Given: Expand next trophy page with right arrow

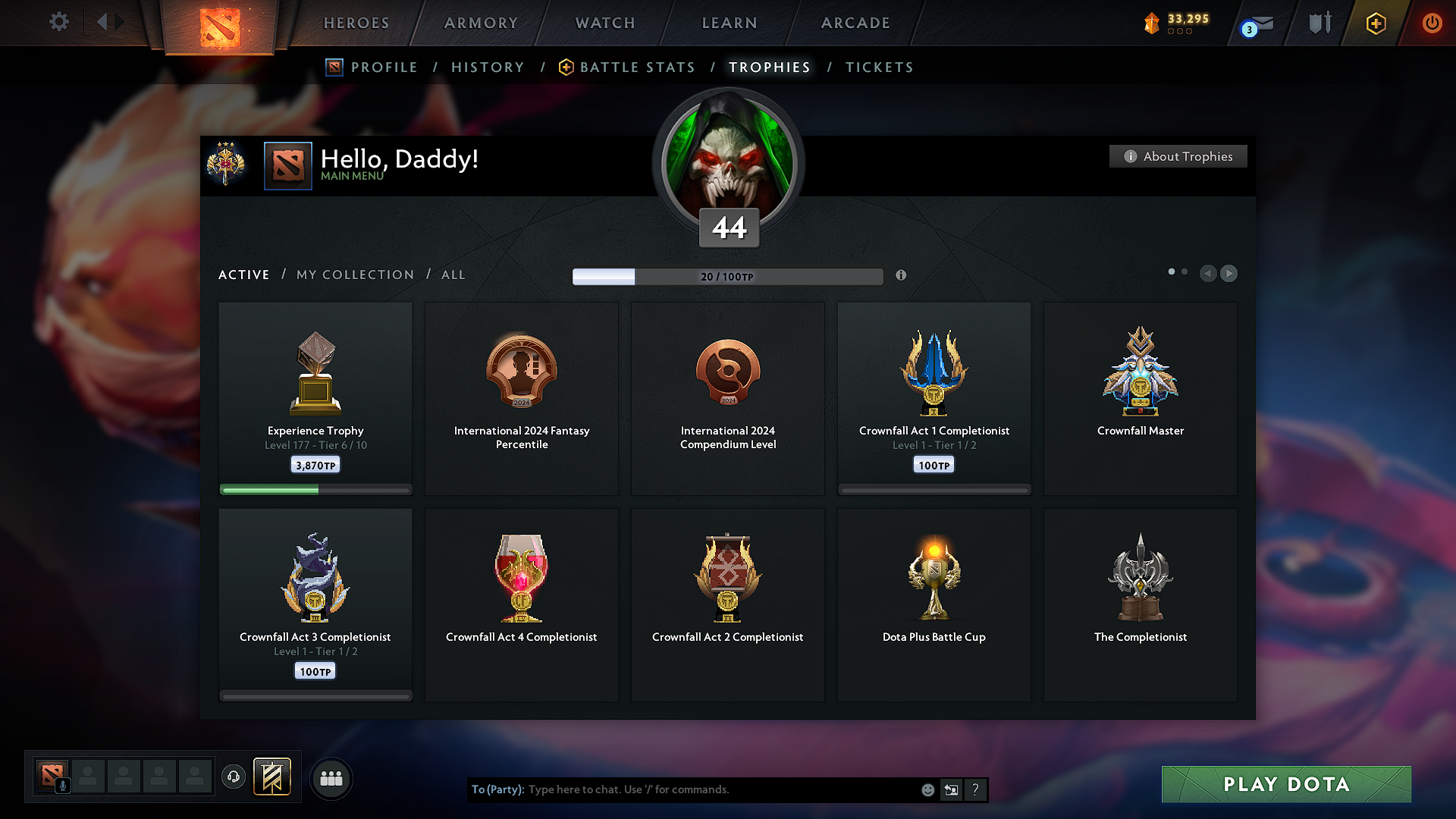Looking at the screenshot, I should click(1228, 274).
